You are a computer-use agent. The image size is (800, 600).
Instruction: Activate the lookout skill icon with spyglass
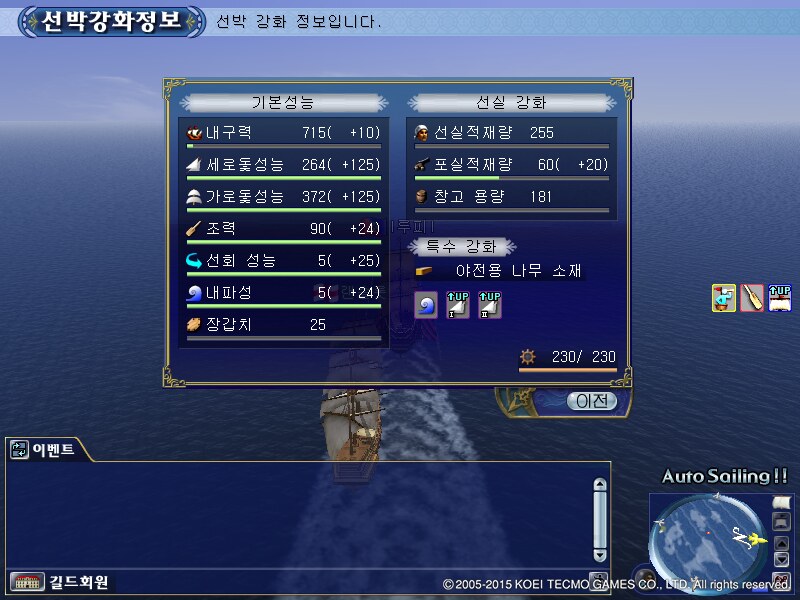coord(724,298)
